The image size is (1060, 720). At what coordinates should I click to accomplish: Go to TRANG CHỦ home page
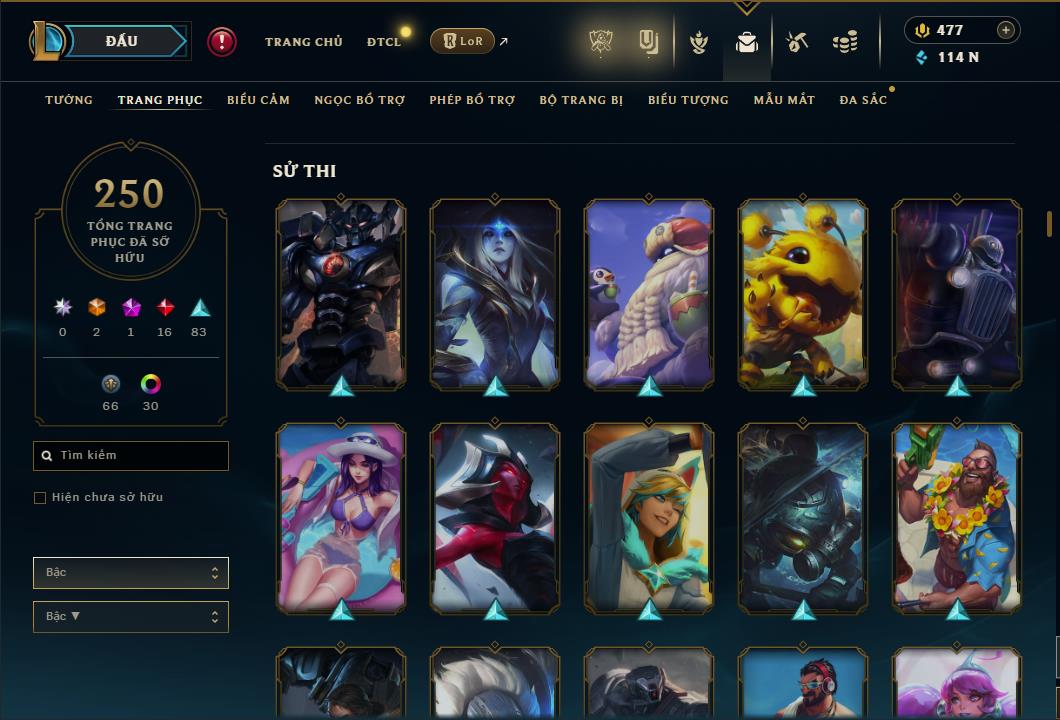[303, 42]
